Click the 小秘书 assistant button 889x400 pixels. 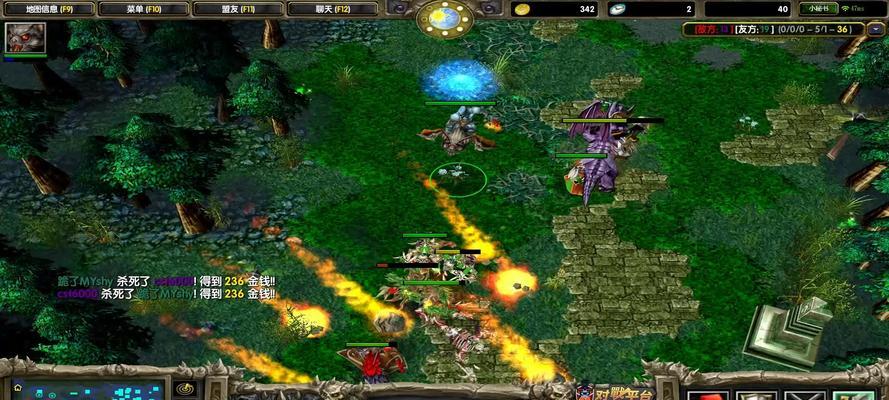820,9
